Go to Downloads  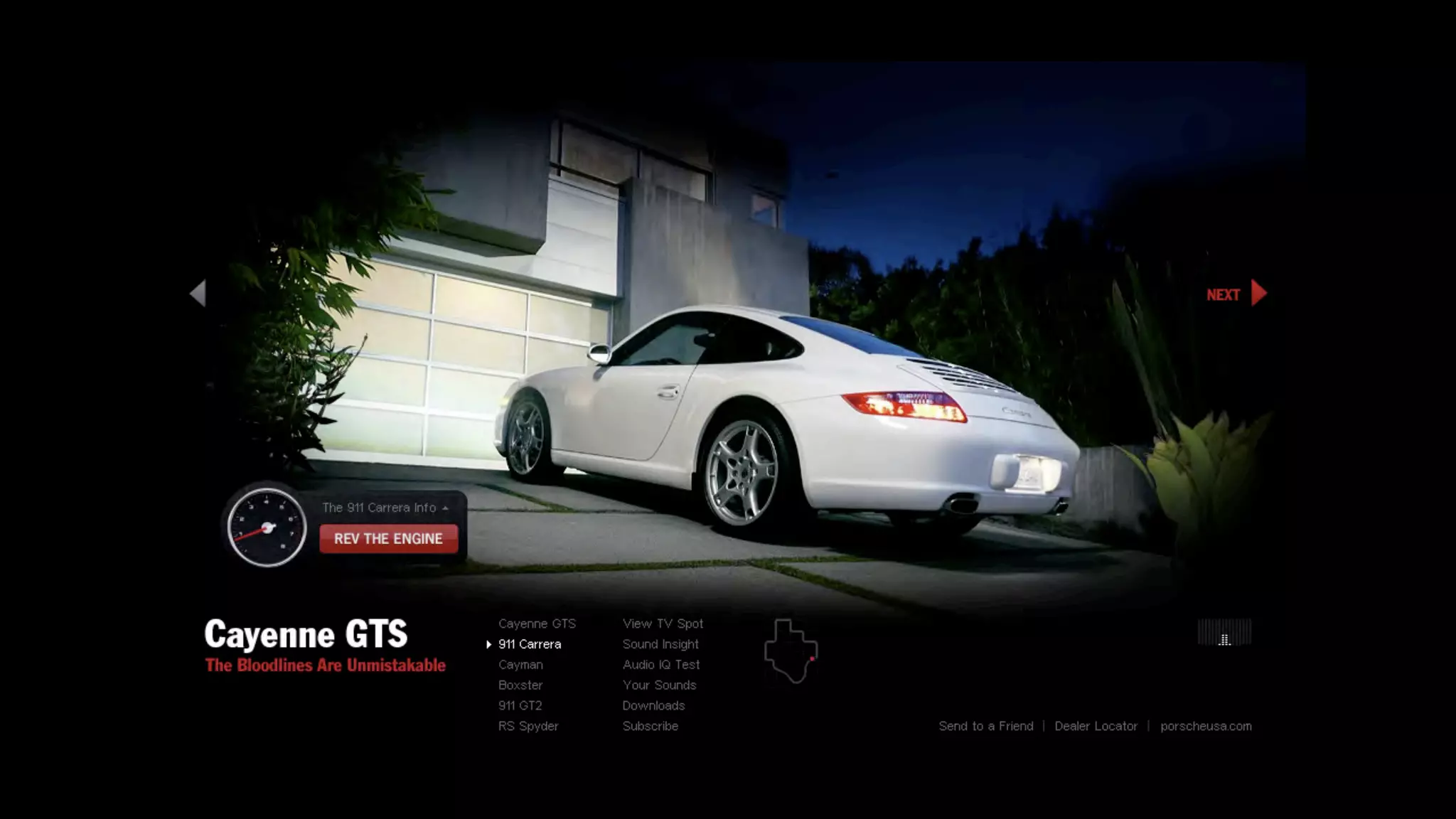(x=653, y=706)
